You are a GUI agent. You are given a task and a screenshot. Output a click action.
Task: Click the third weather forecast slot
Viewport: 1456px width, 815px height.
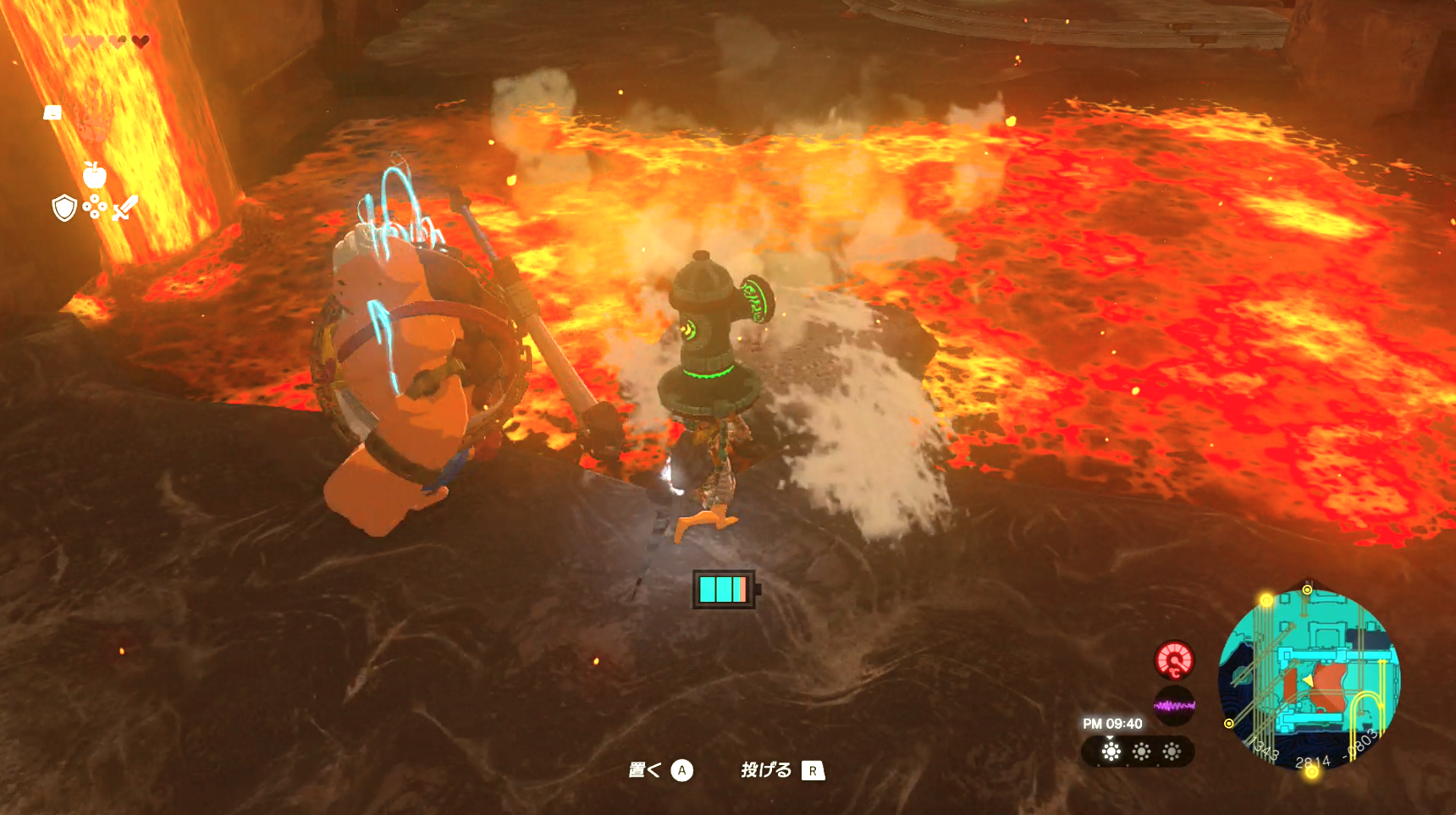click(x=1172, y=752)
